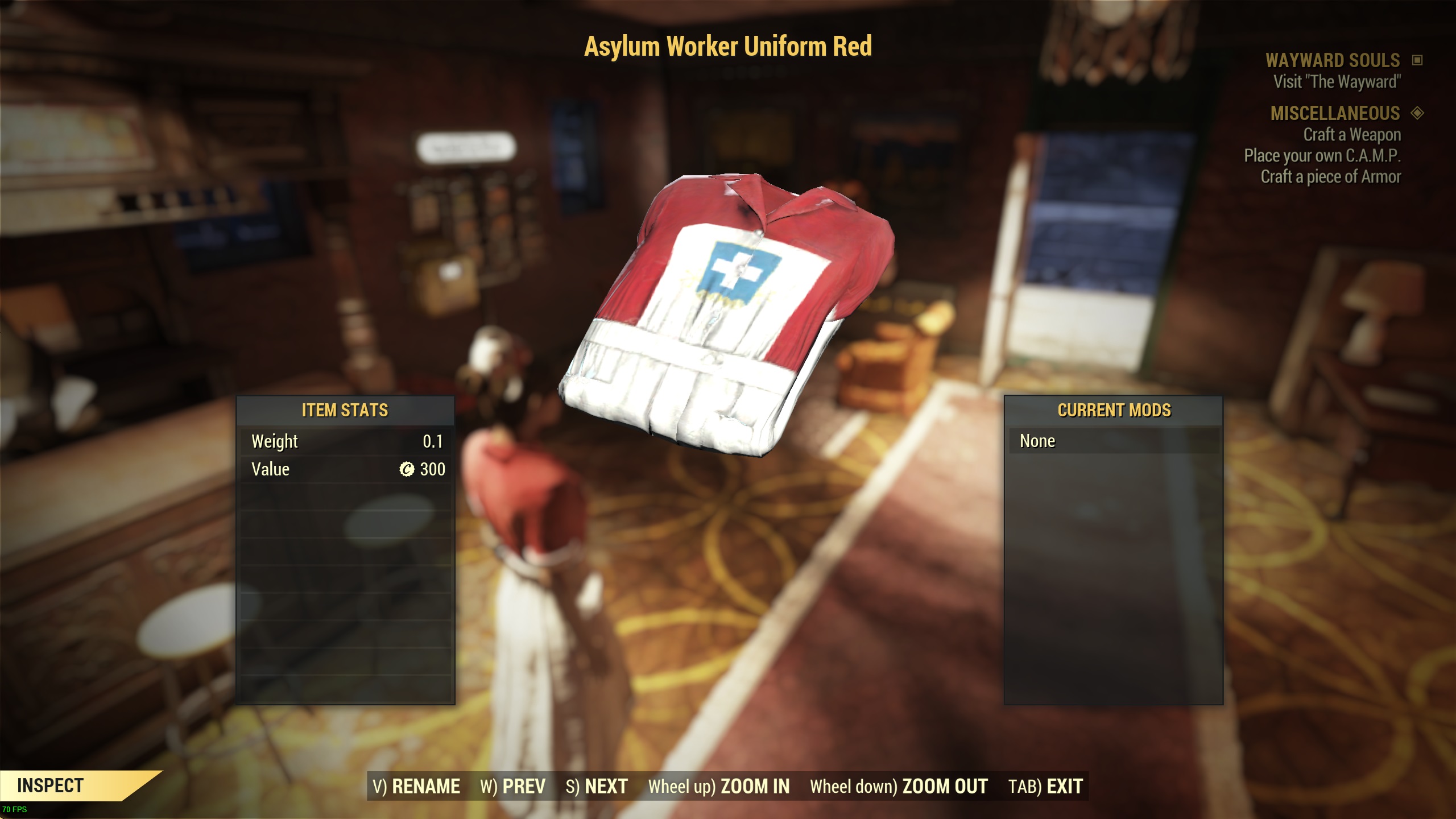The height and width of the screenshot is (819, 1456).
Task: Click the CURRENT MODS panel header
Action: (1114, 409)
